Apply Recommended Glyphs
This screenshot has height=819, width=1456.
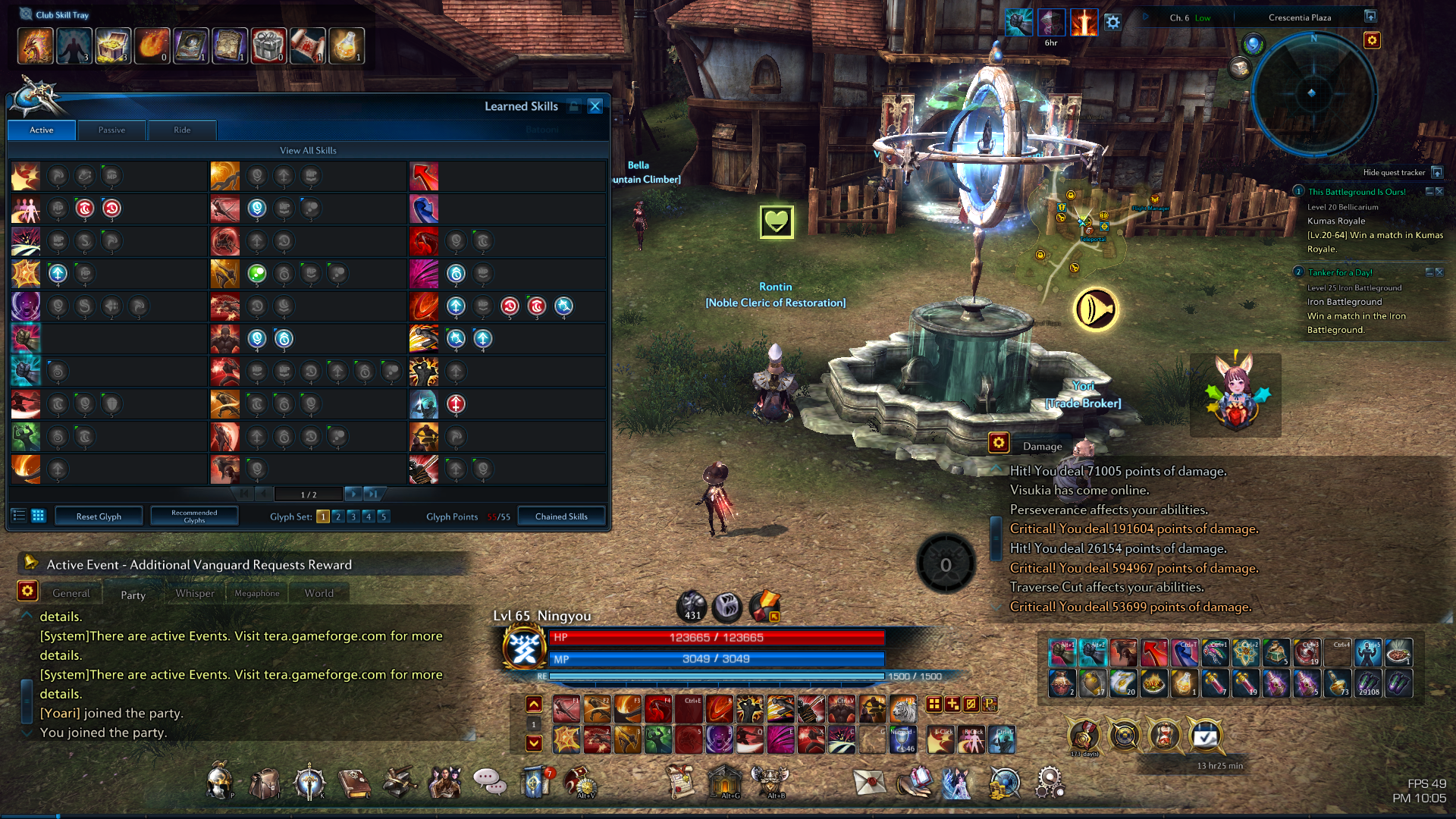[x=194, y=516]
